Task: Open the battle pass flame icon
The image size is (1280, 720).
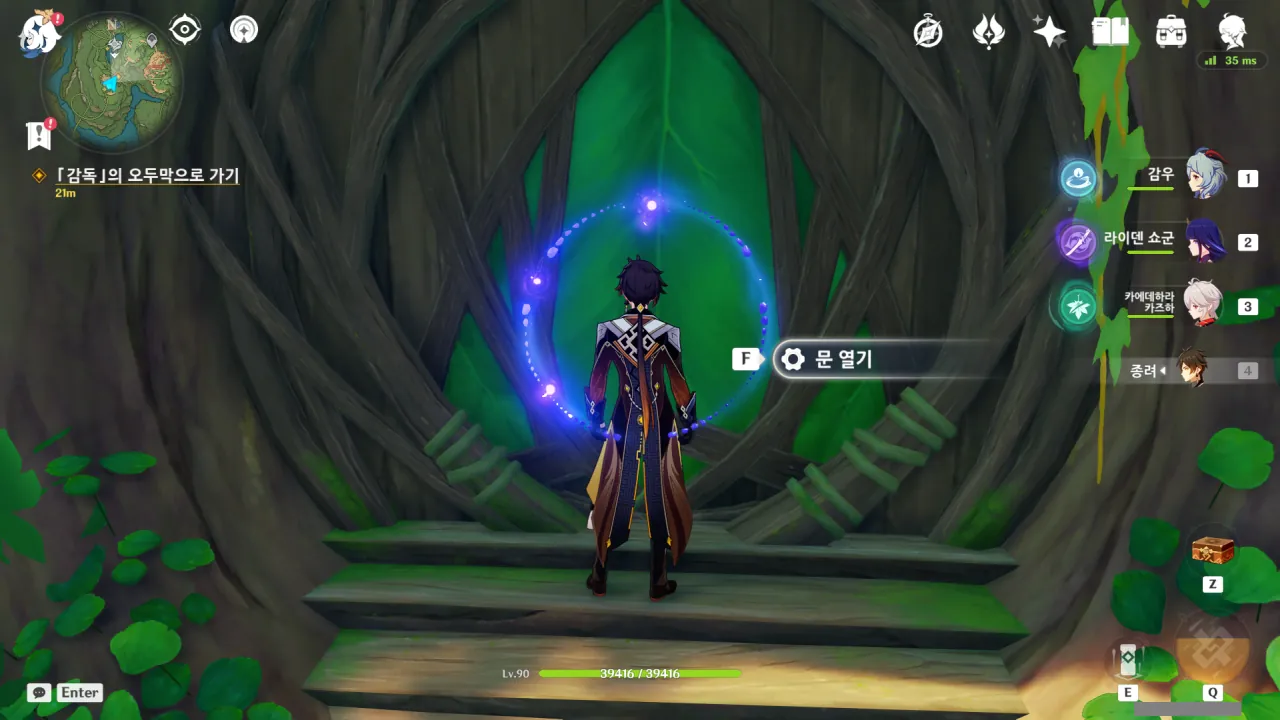Action: 988,32
